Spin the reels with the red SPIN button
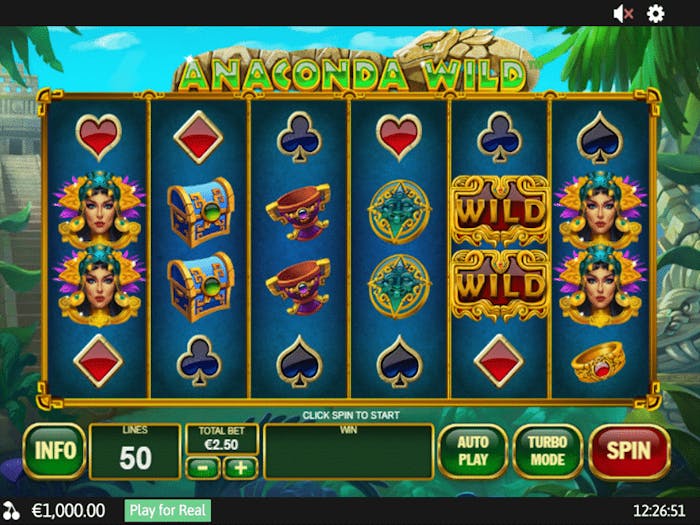 pyautogui.click(x=628, y=451)
